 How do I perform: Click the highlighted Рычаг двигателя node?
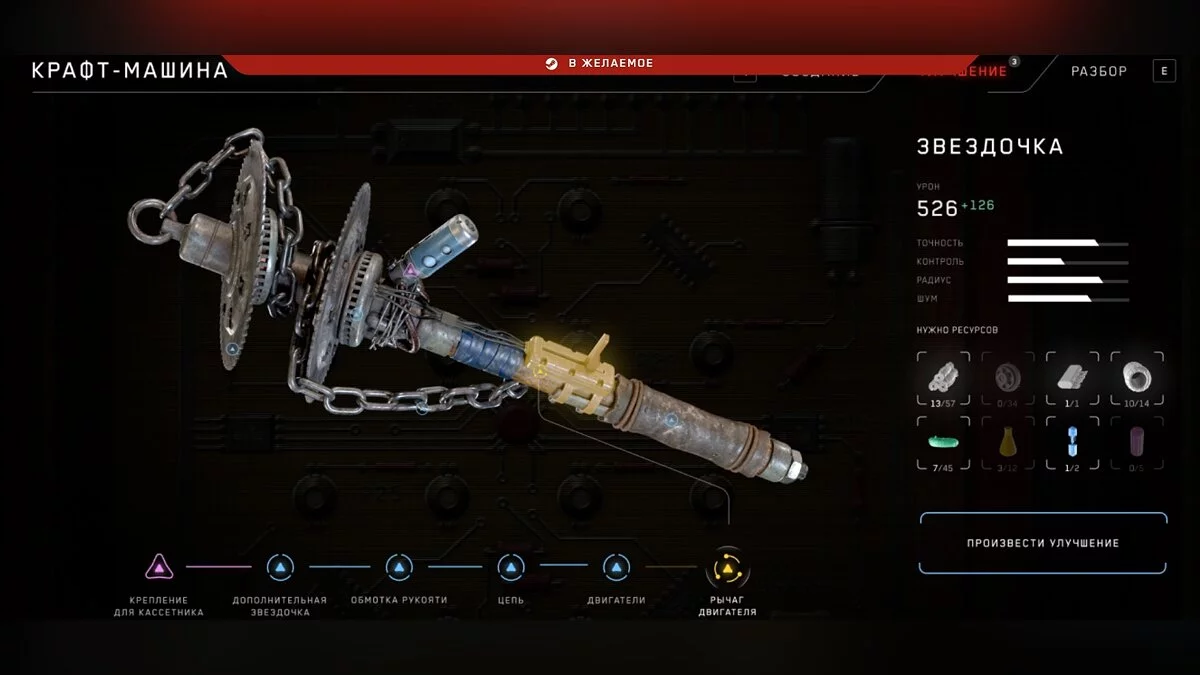pos(727,569)
